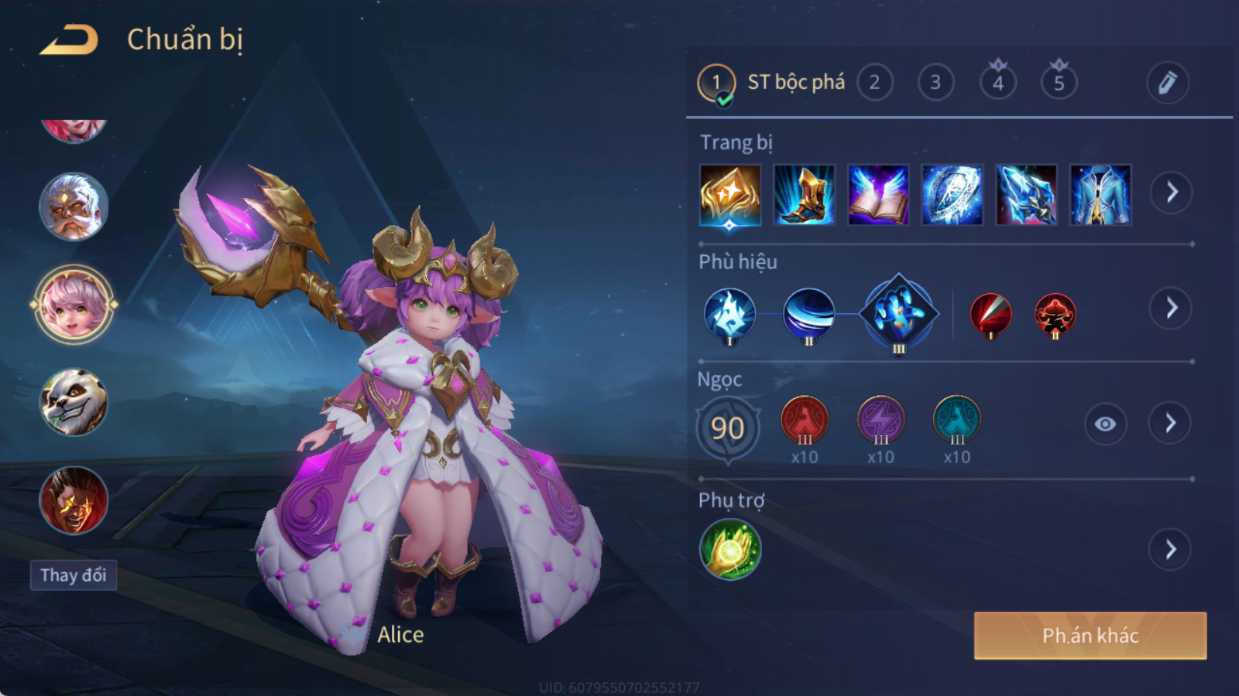The image size is (1239, 696).
Task: Select the purple level III gem
Action: 881,420
